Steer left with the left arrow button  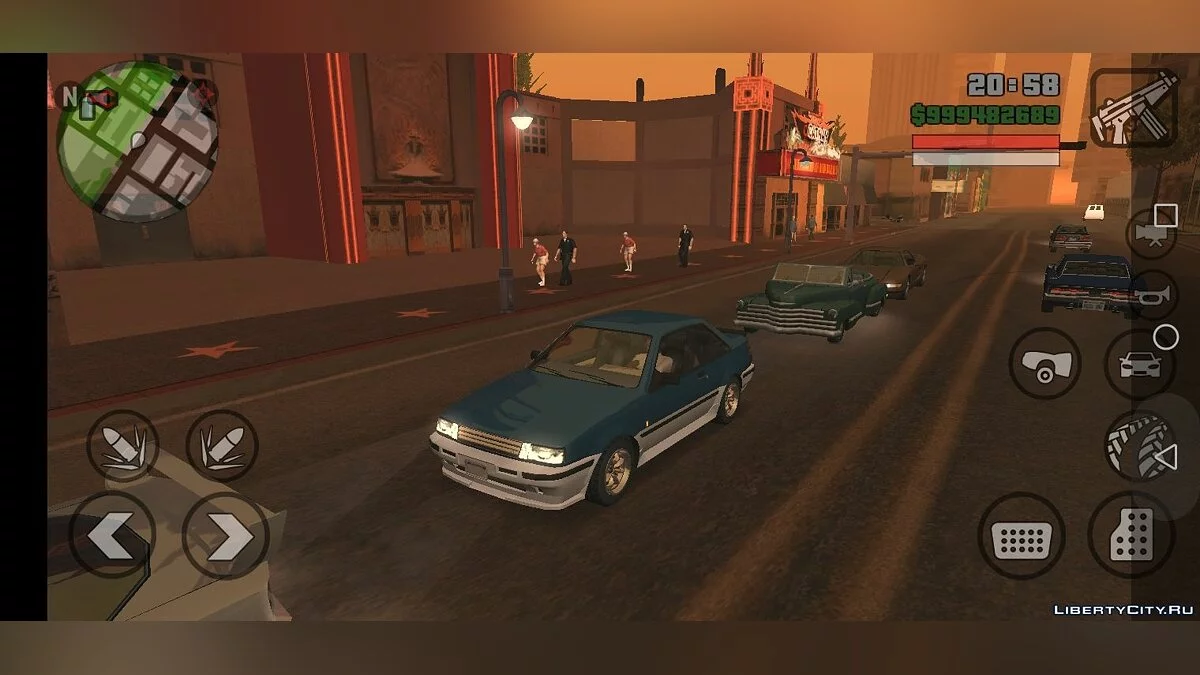tap(111, 535)
